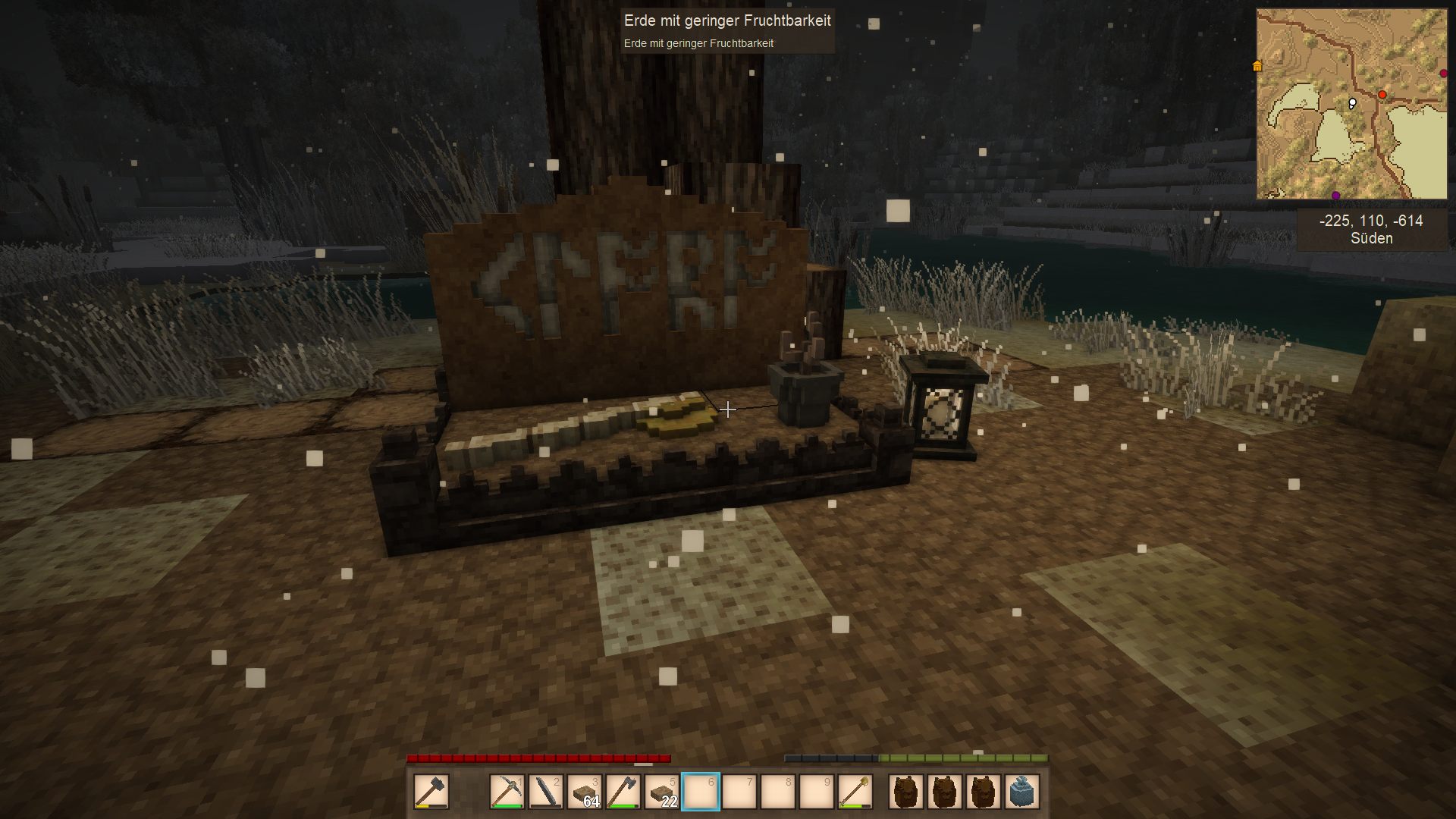Click the white player marker on the minimap
This screenshot has height=819, width=1456.
pos(1352,103)
